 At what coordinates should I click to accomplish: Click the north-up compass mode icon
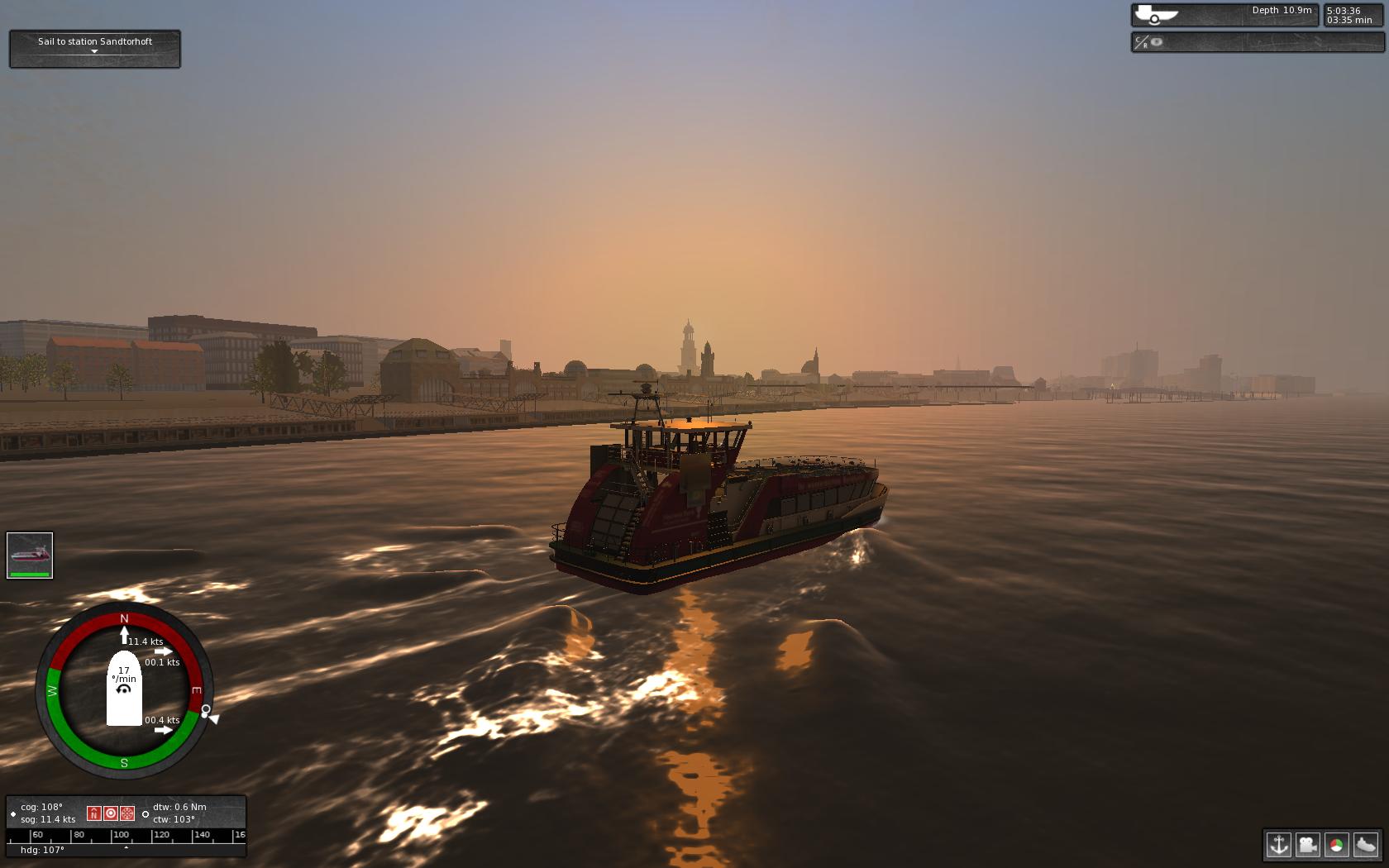(x=93, y=813)
